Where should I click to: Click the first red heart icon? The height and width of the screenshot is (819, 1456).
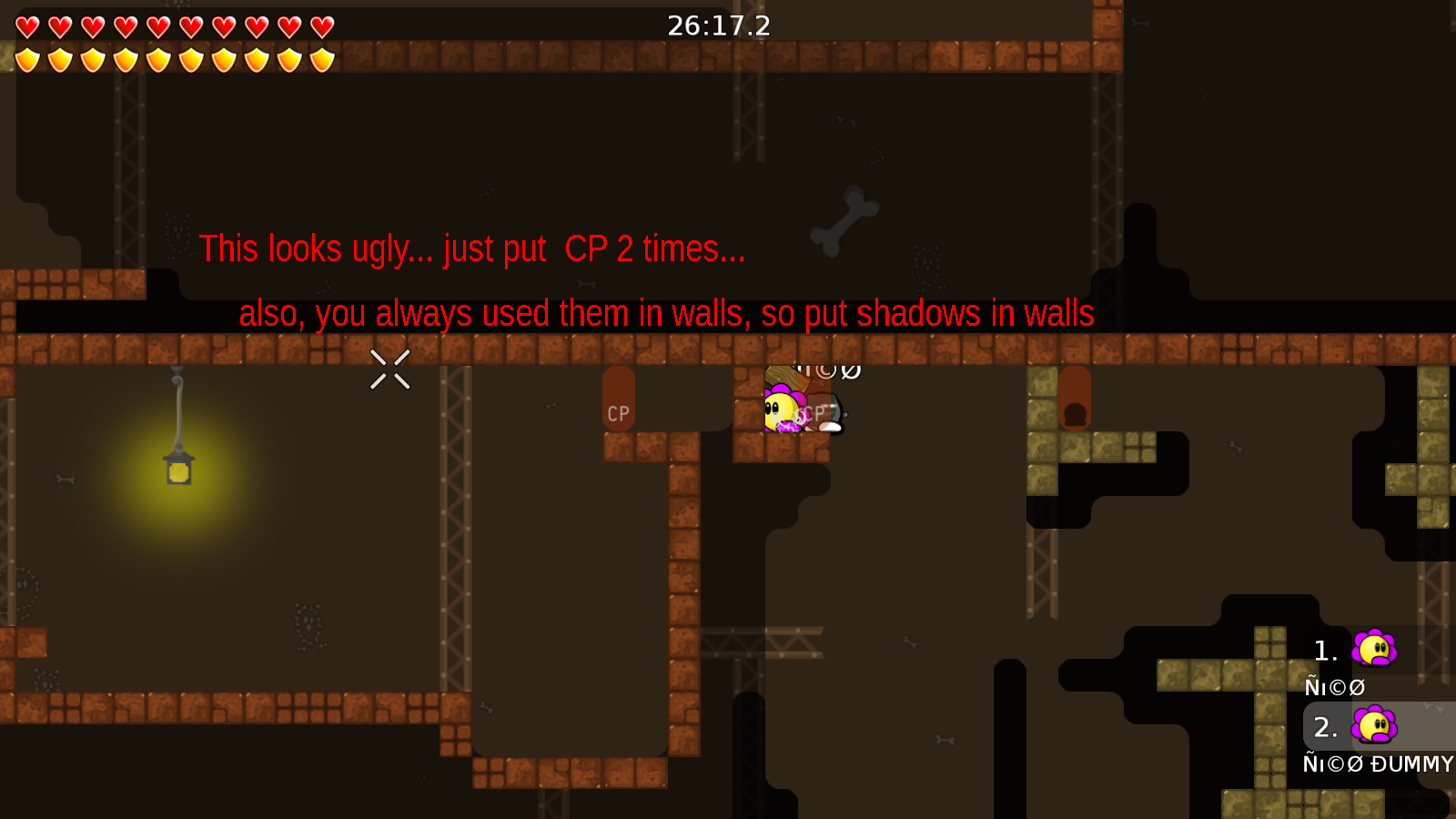click(x=25, y=25)
